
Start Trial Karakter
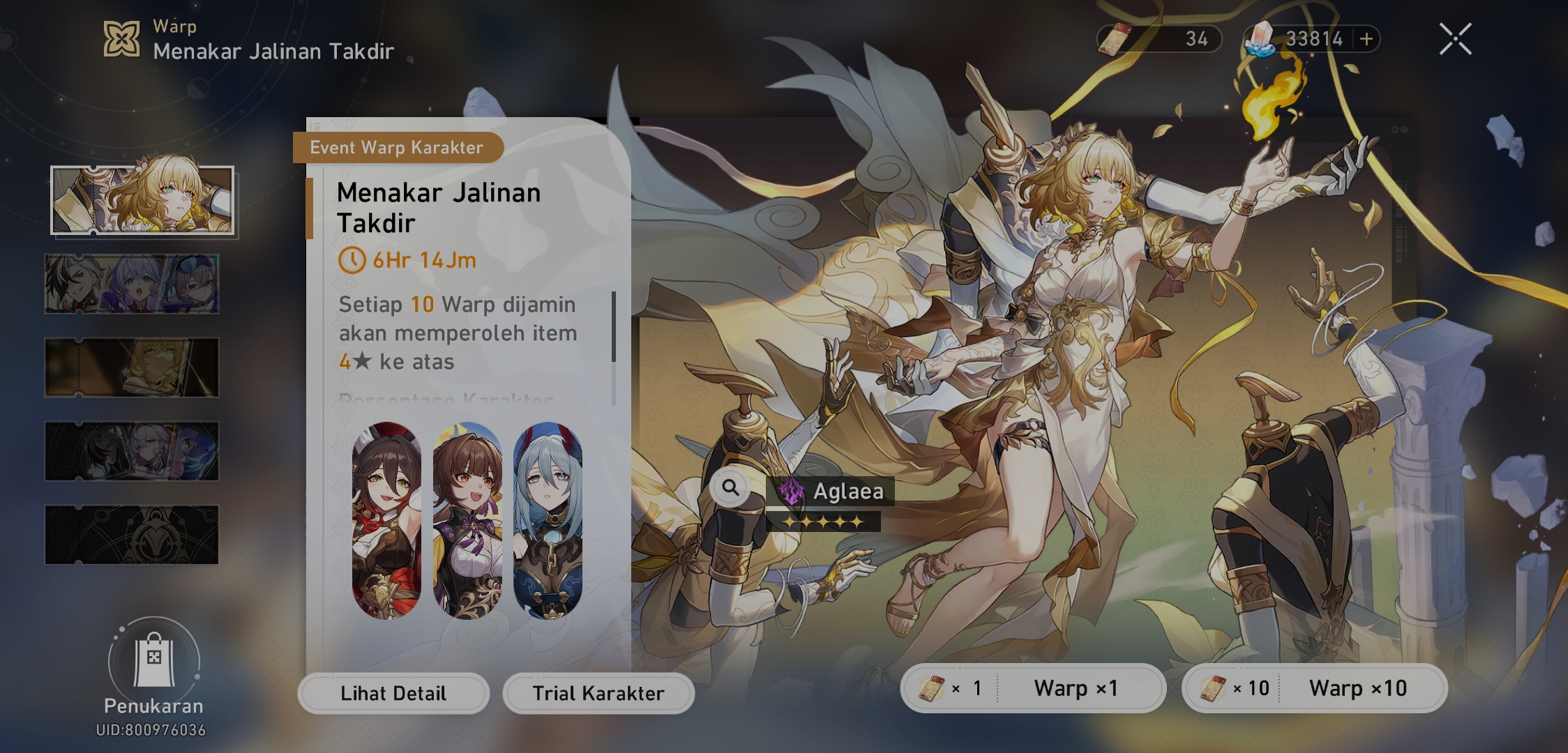coord(598,693)
